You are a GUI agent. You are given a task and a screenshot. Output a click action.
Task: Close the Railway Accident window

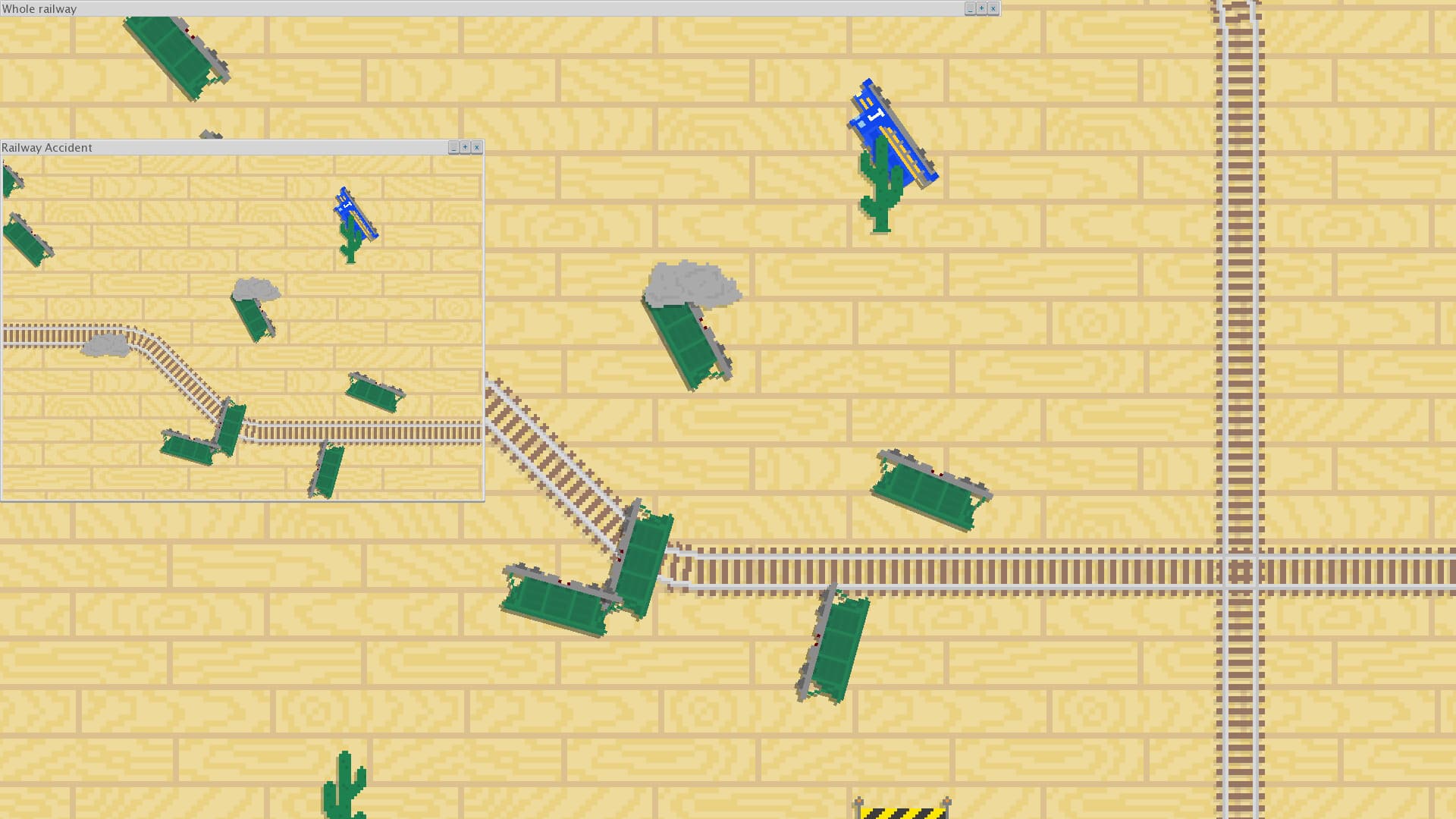[x=477, y=147]
